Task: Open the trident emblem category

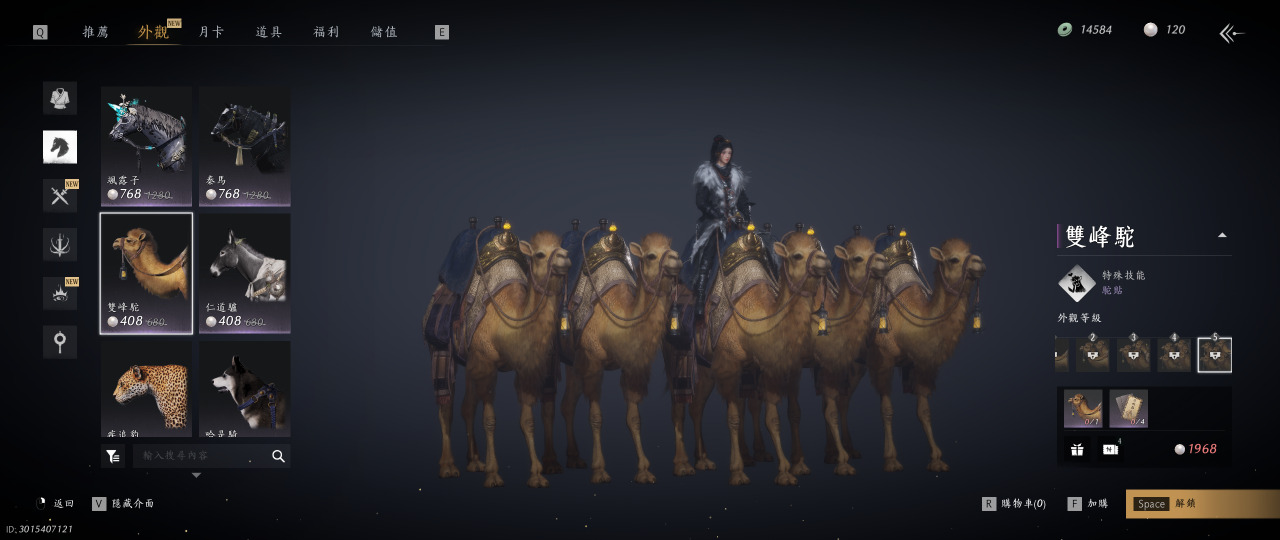Action: tap(60, 244)
